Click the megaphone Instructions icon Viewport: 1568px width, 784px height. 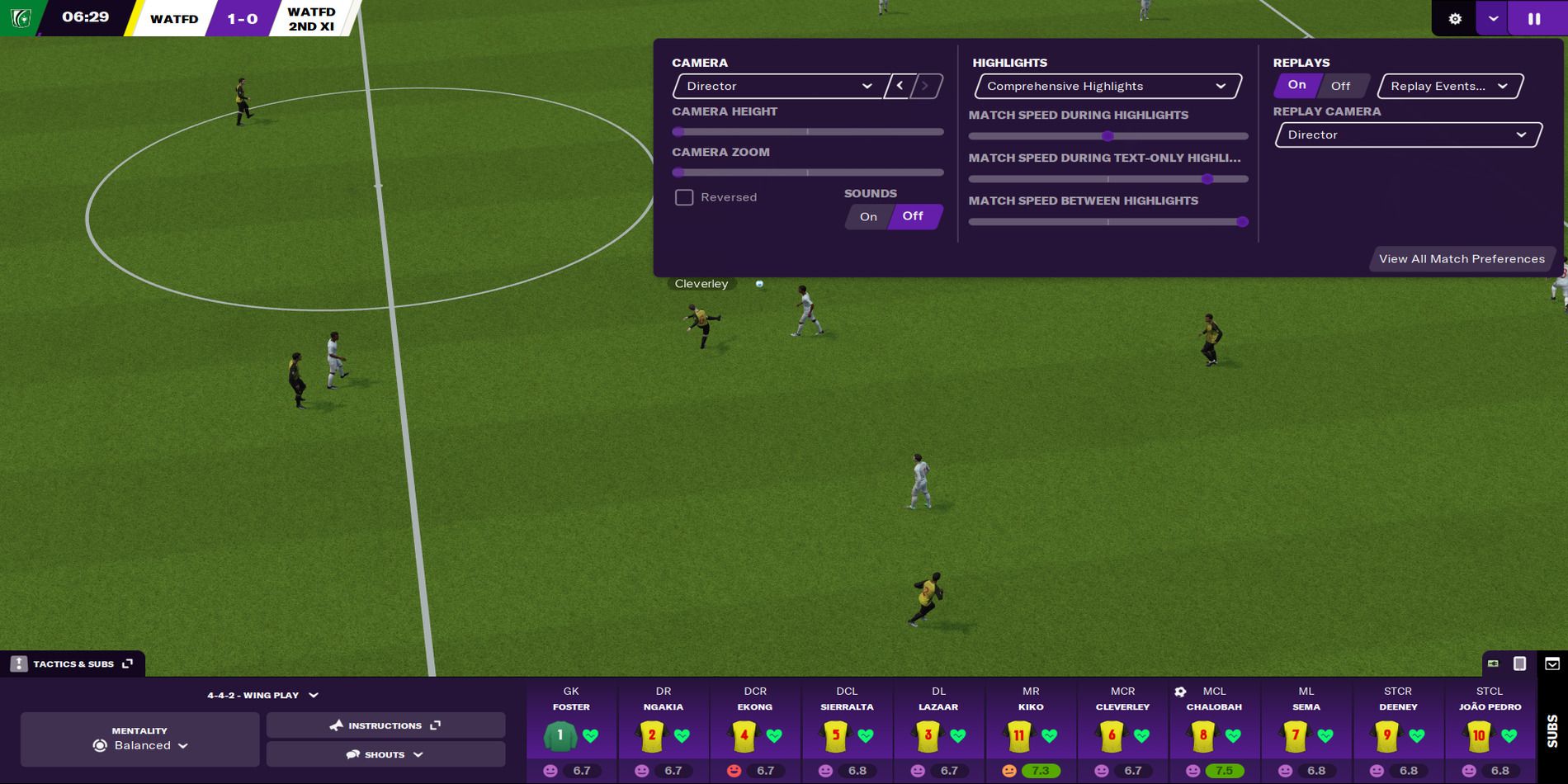tap(335, 725)
